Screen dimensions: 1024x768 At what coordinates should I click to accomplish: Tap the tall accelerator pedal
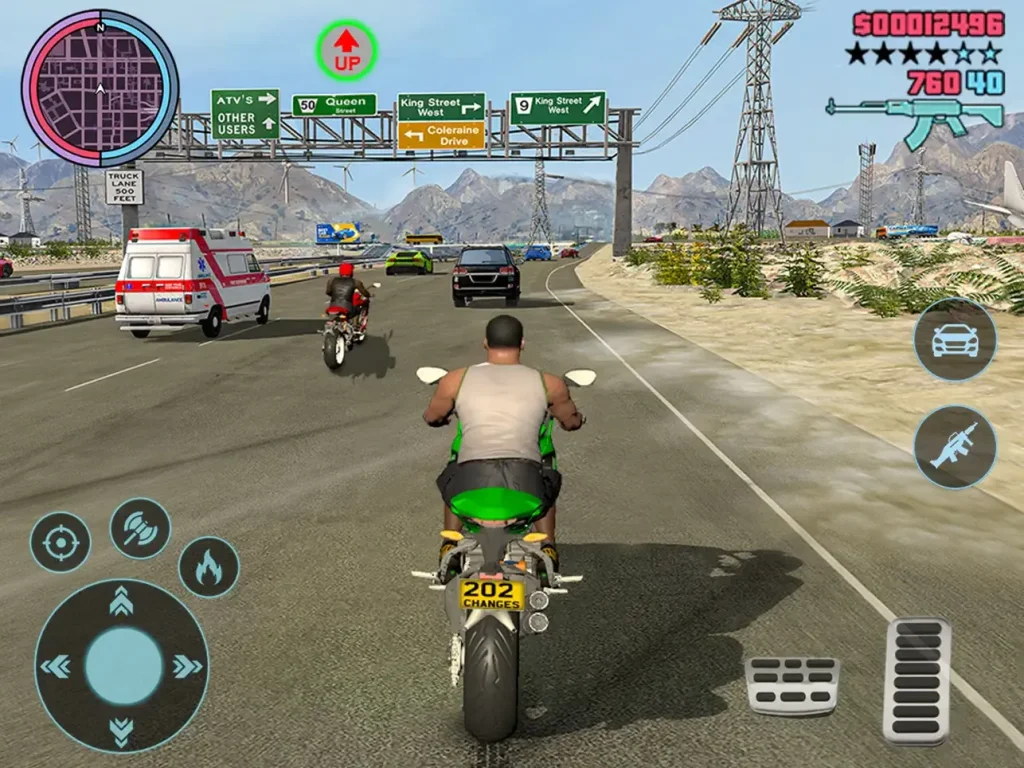pyautogui.click(x=916, y=680)
